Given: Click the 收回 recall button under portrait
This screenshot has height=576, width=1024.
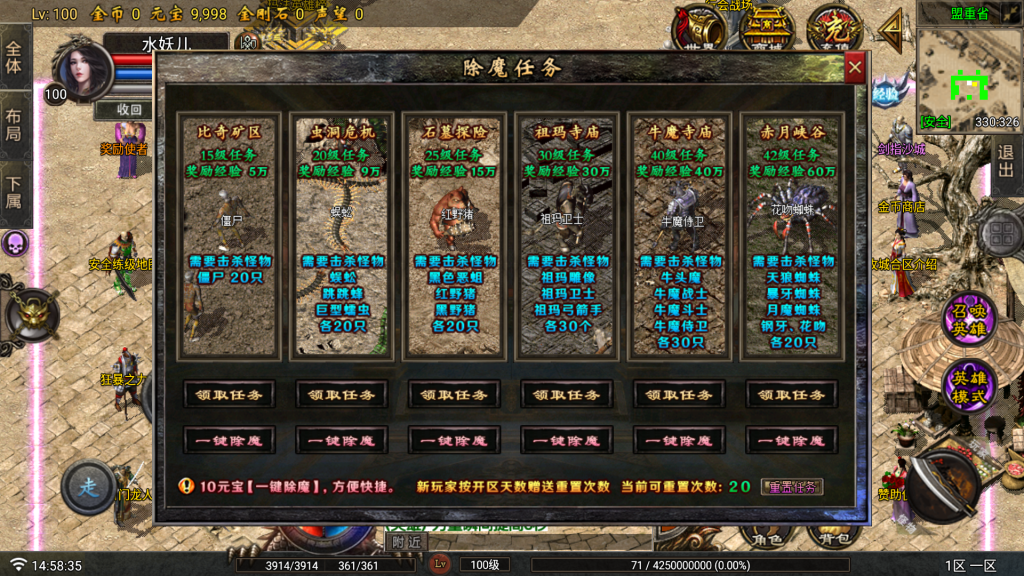Looking at the screenshot, I should coord(129,109).
